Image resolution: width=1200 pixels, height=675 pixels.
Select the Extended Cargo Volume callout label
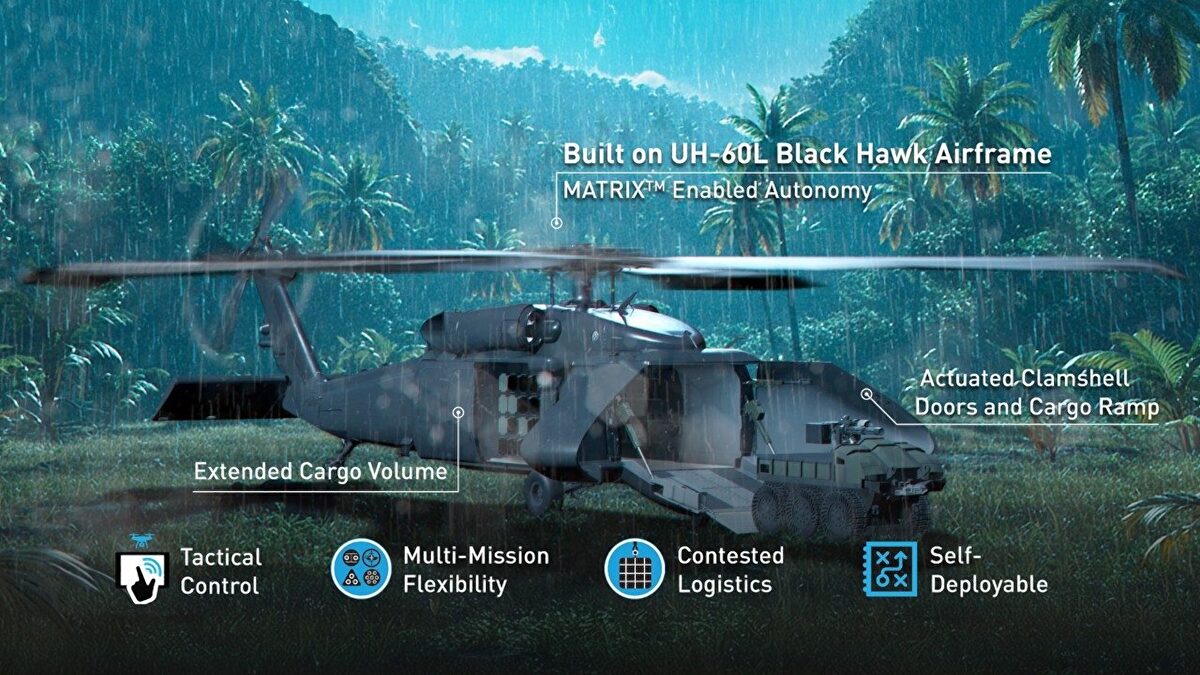(320, 471)
